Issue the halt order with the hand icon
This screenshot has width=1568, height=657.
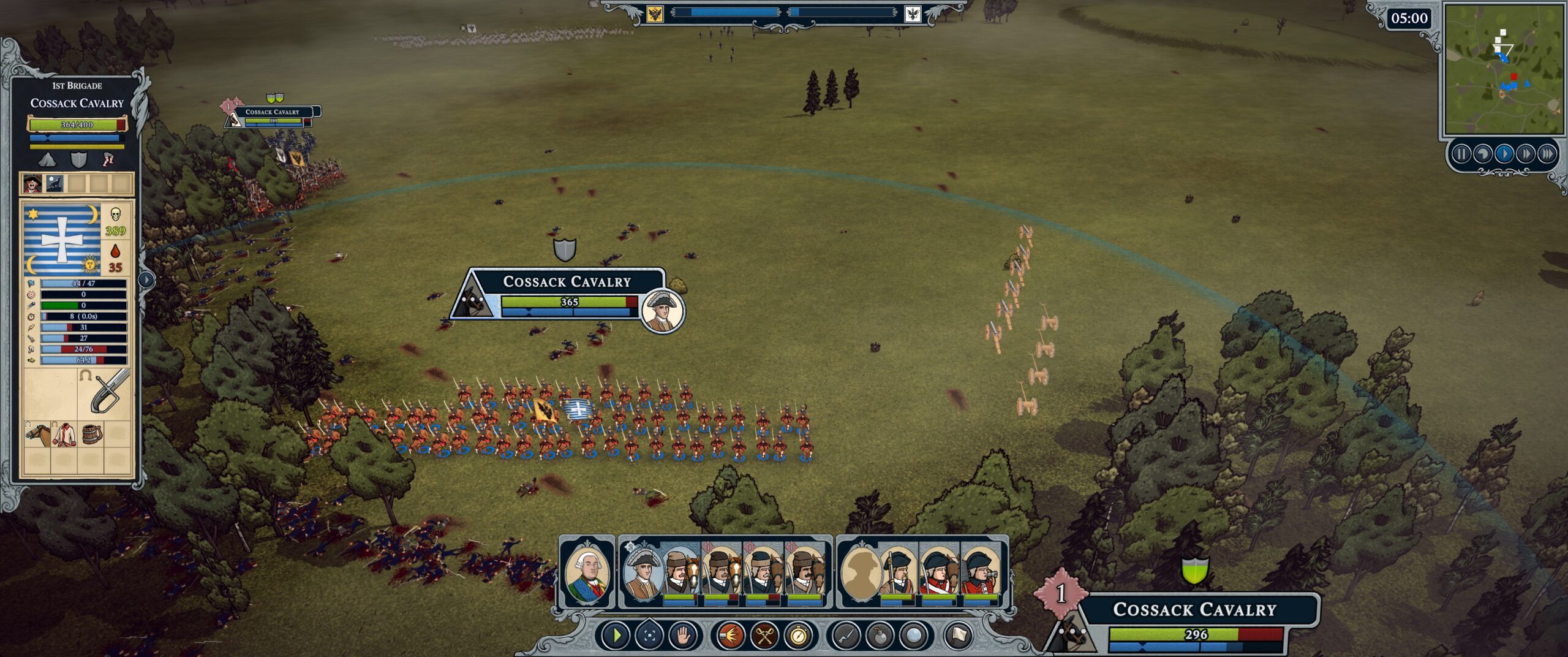click(684, 636)
